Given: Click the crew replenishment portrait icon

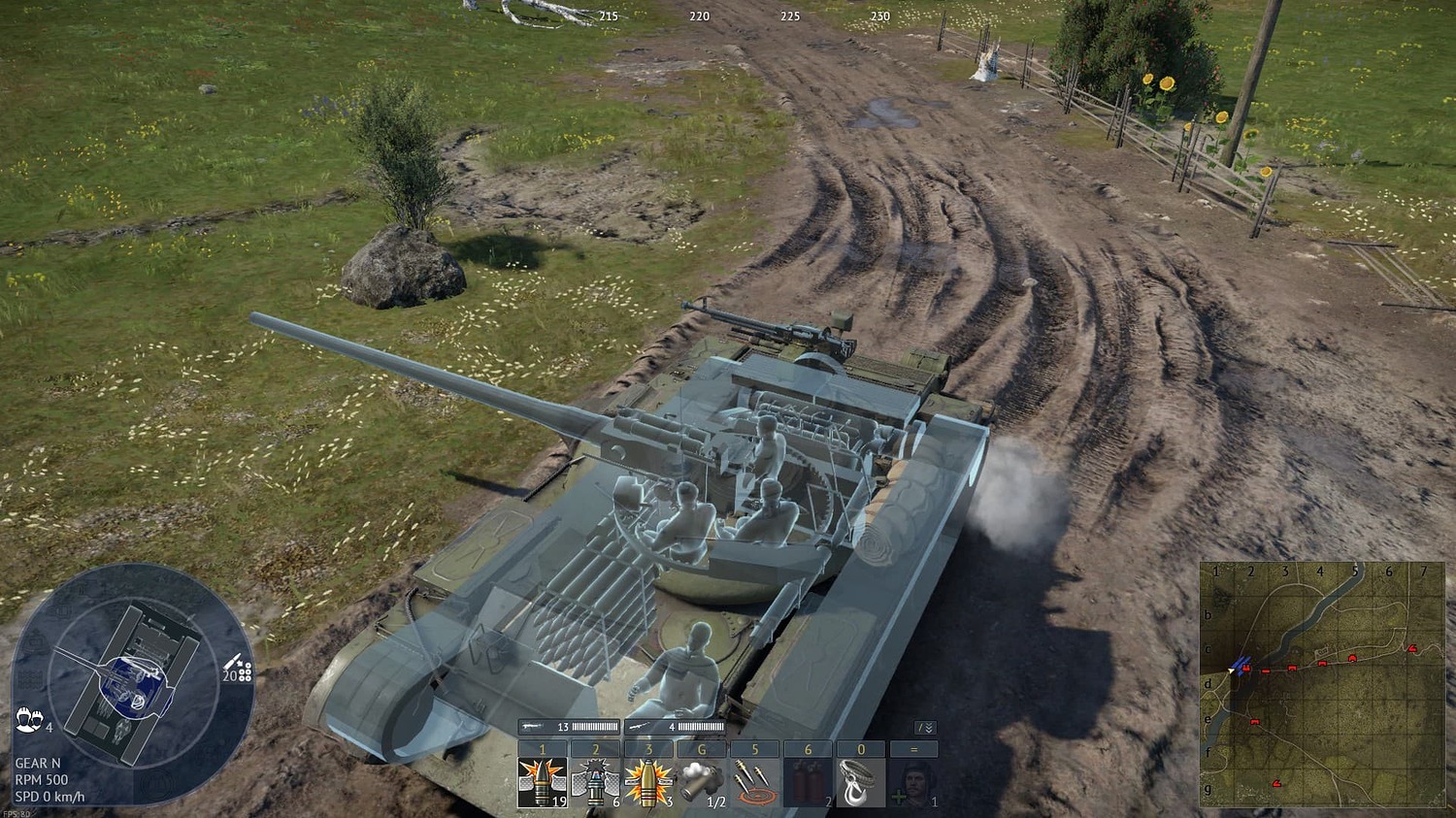Looking at the screenshot, I should (914, 781).
